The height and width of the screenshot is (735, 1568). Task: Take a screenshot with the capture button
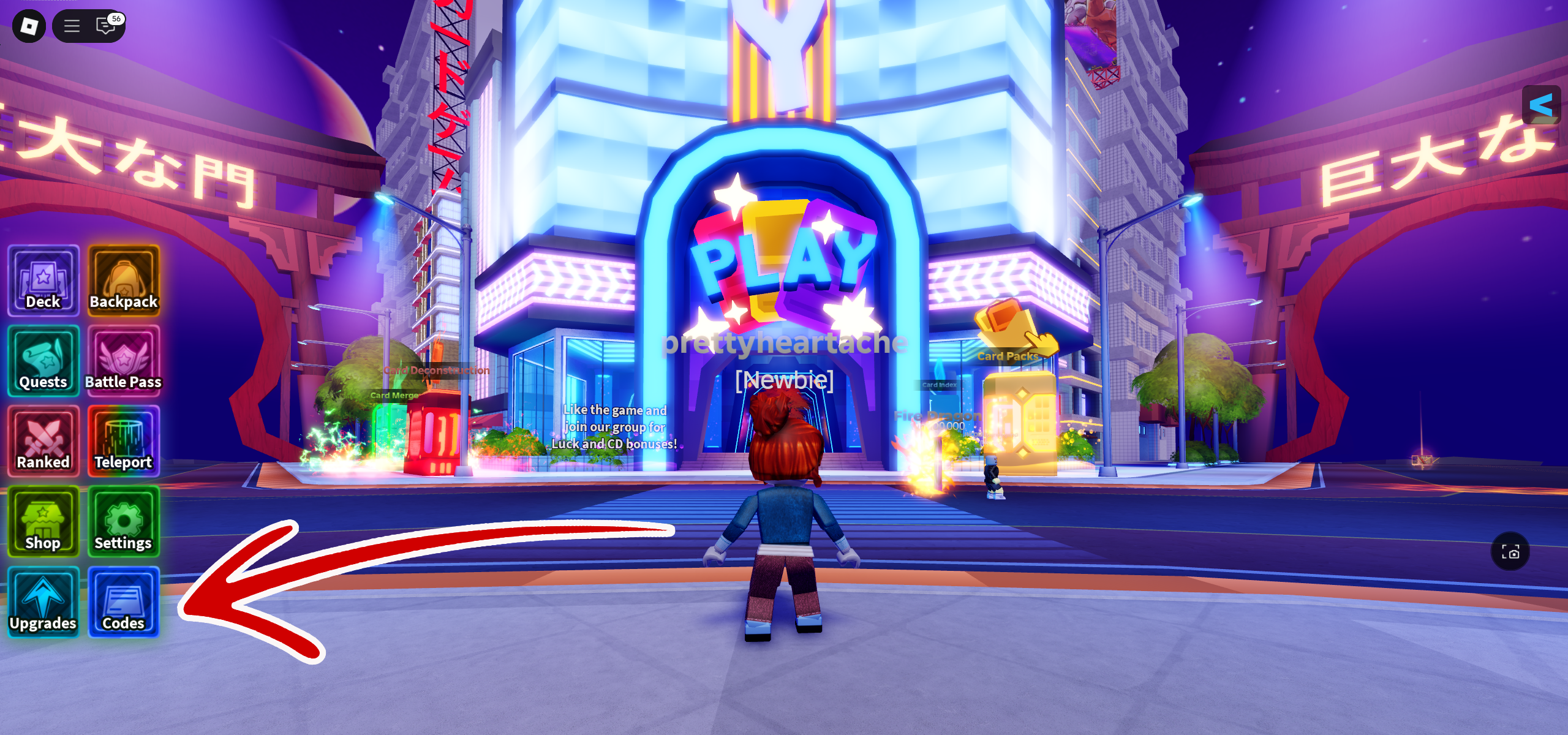[1510, 552]
